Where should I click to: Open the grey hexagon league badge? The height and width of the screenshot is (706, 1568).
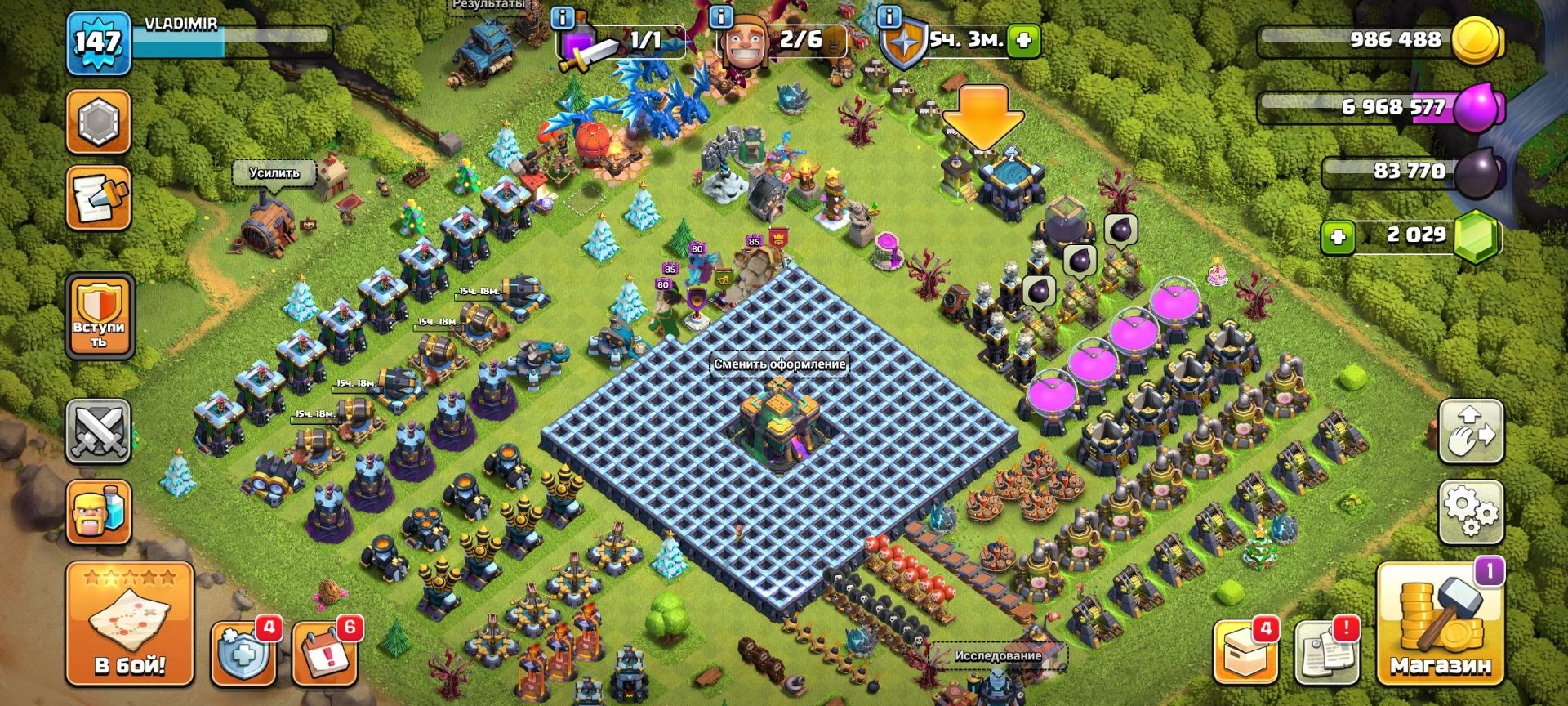(x=99, y=121)
